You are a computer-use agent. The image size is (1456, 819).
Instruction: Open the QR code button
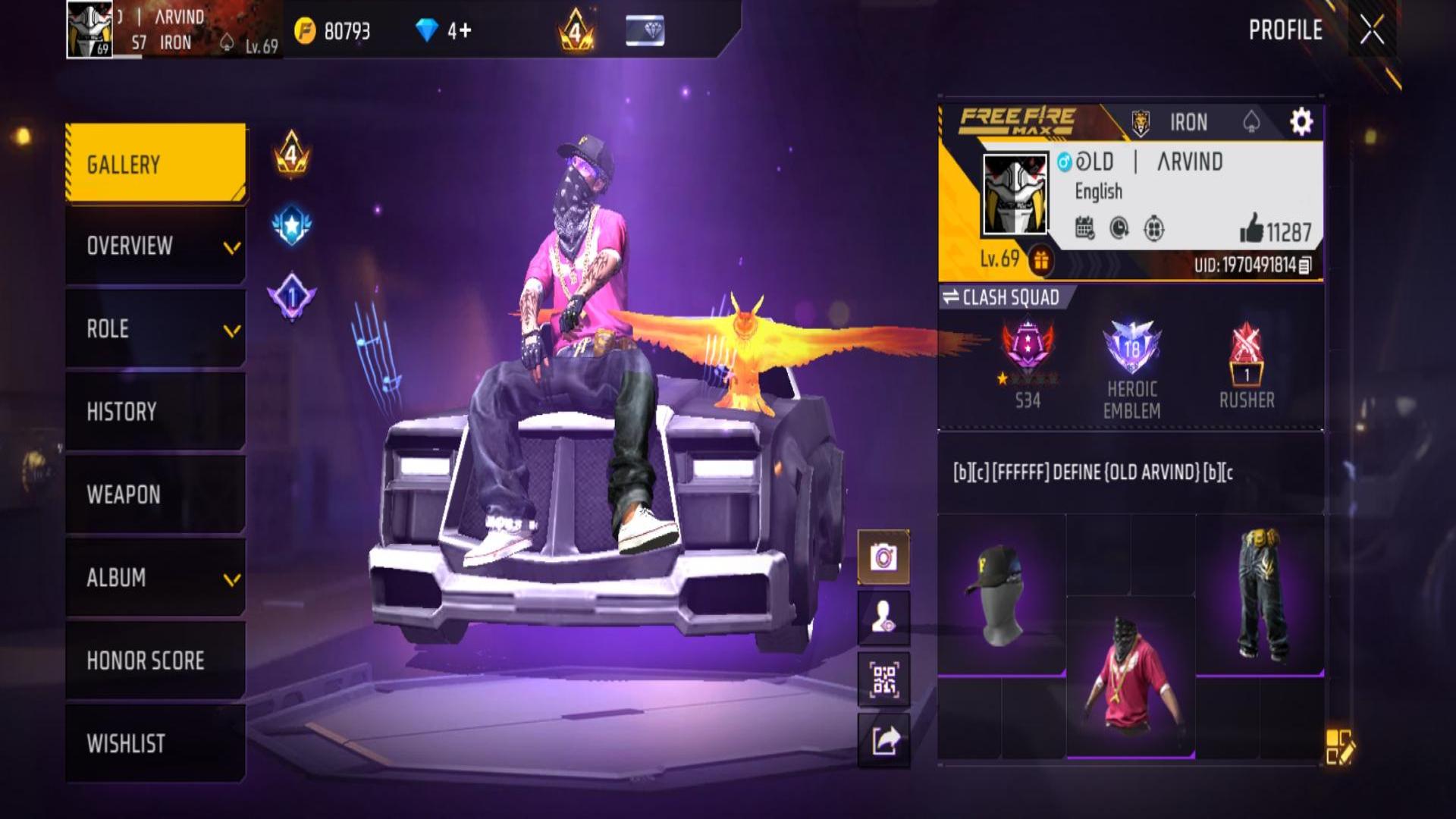click(x=883, y=679)
